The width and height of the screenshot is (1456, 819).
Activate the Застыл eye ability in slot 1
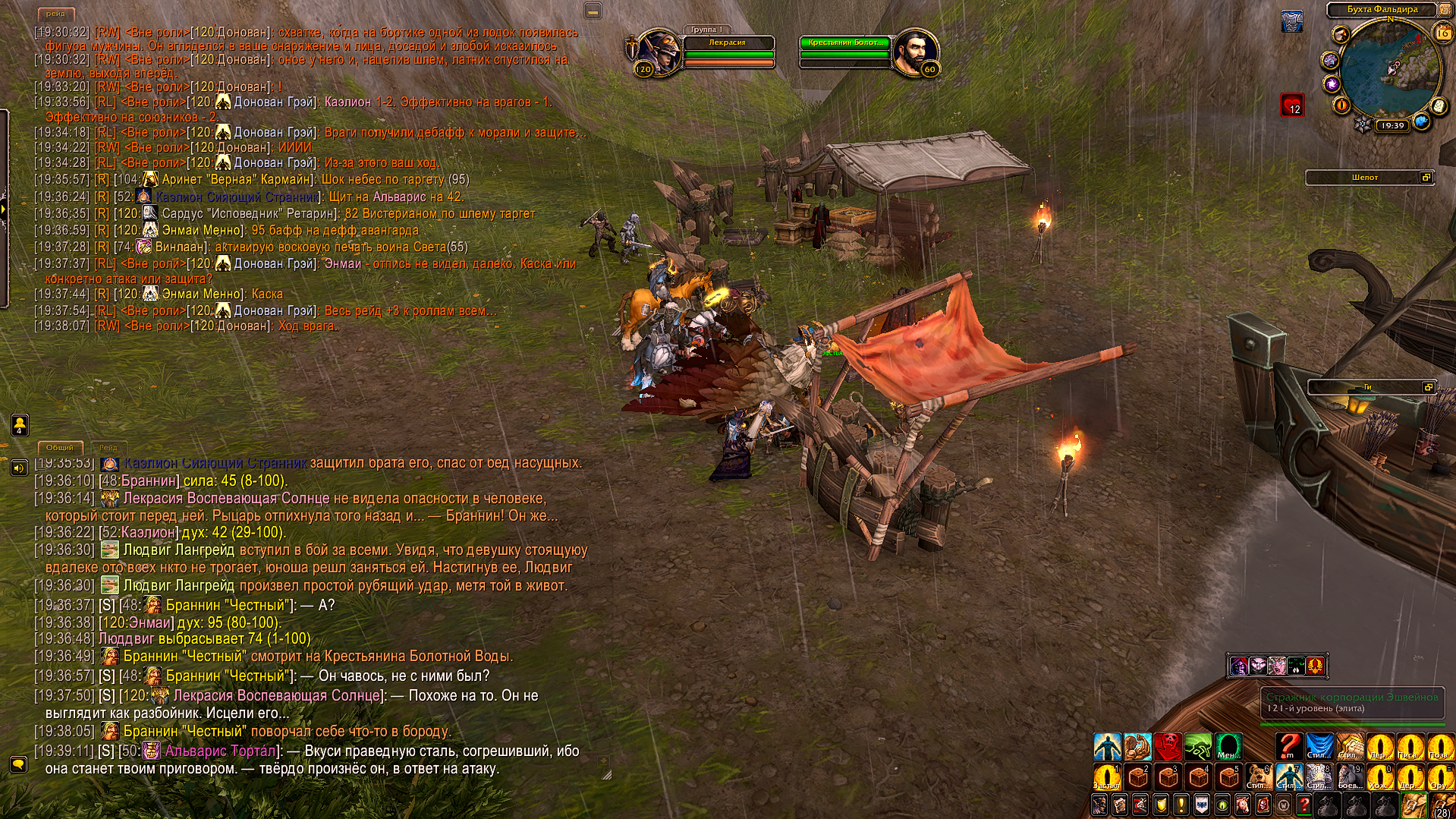[1107, 776]
